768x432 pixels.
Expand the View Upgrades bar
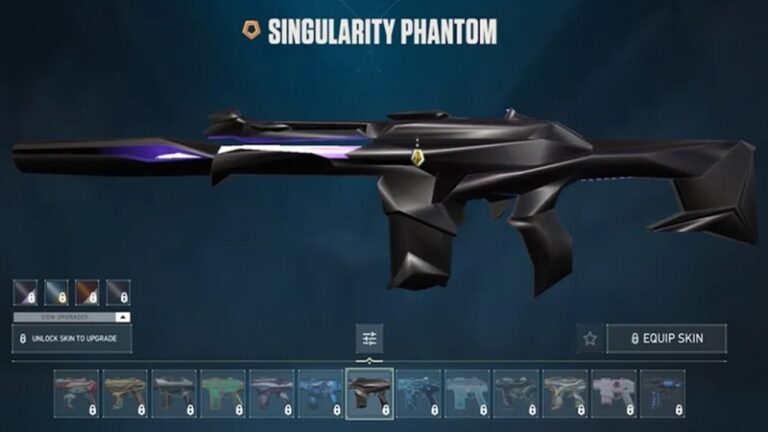(x=72, y=316)
